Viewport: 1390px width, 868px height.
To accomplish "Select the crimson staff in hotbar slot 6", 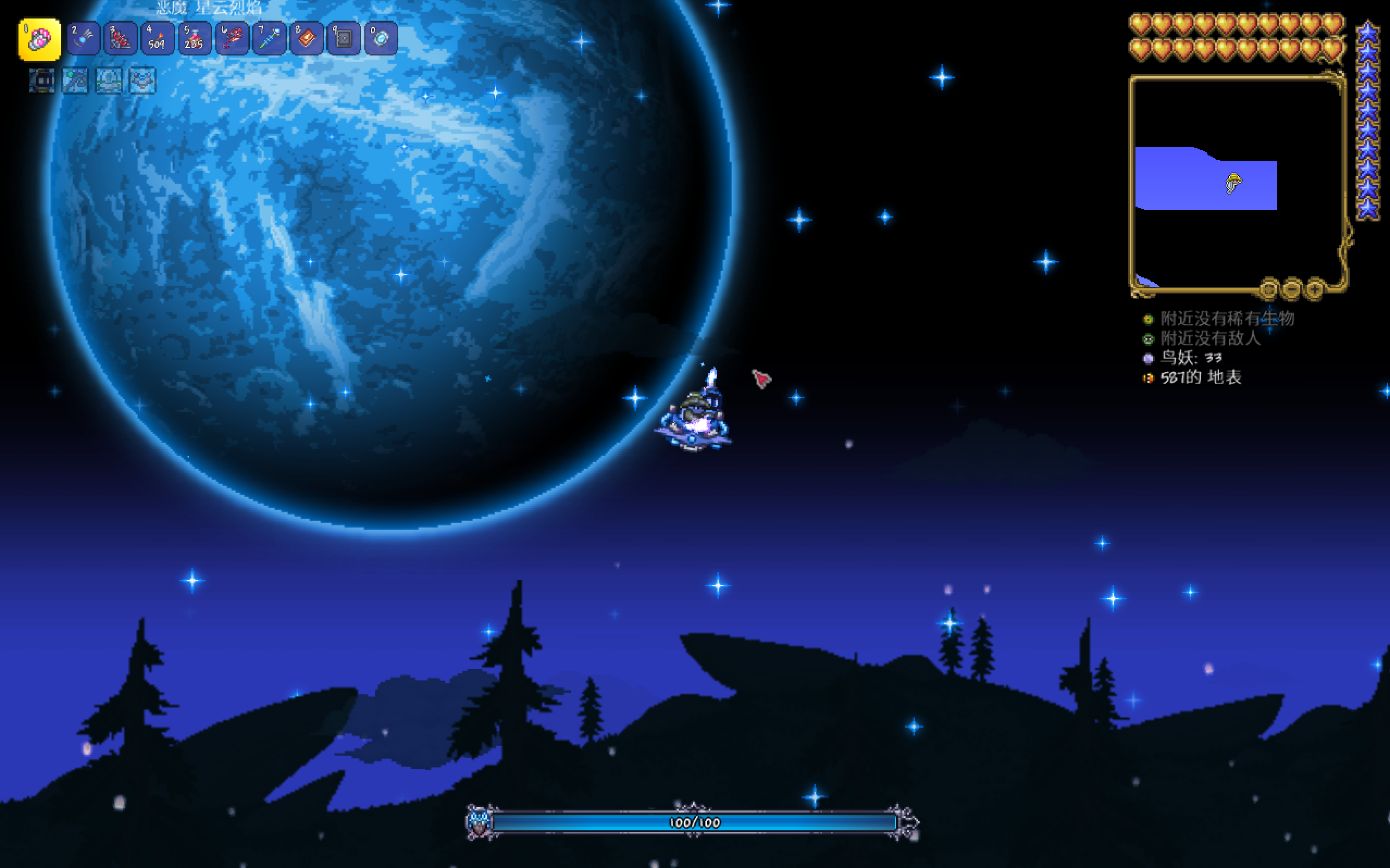I will pyautogui.click(x=232, y=39).
